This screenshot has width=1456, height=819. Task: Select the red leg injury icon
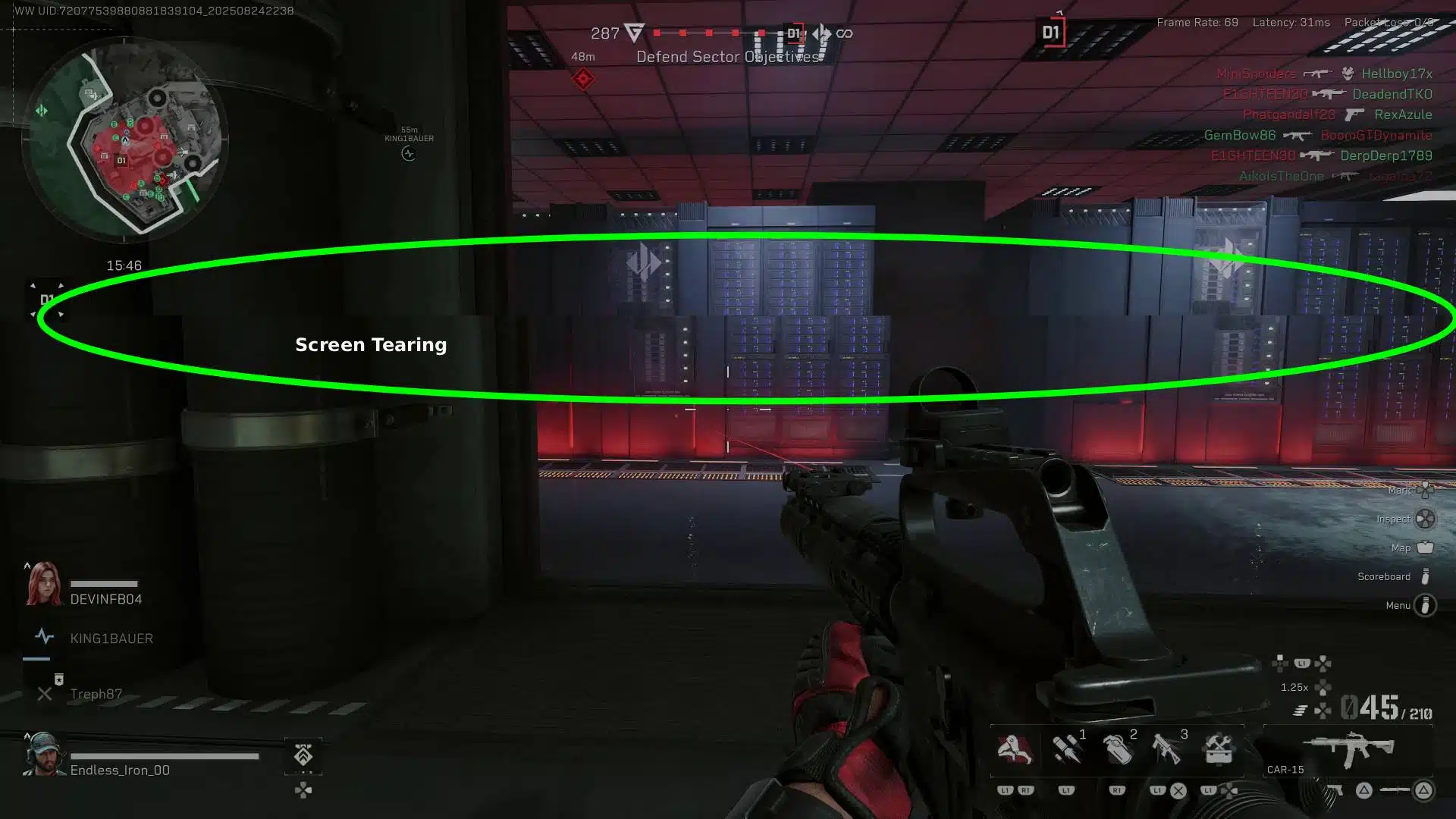point(1015,748)
